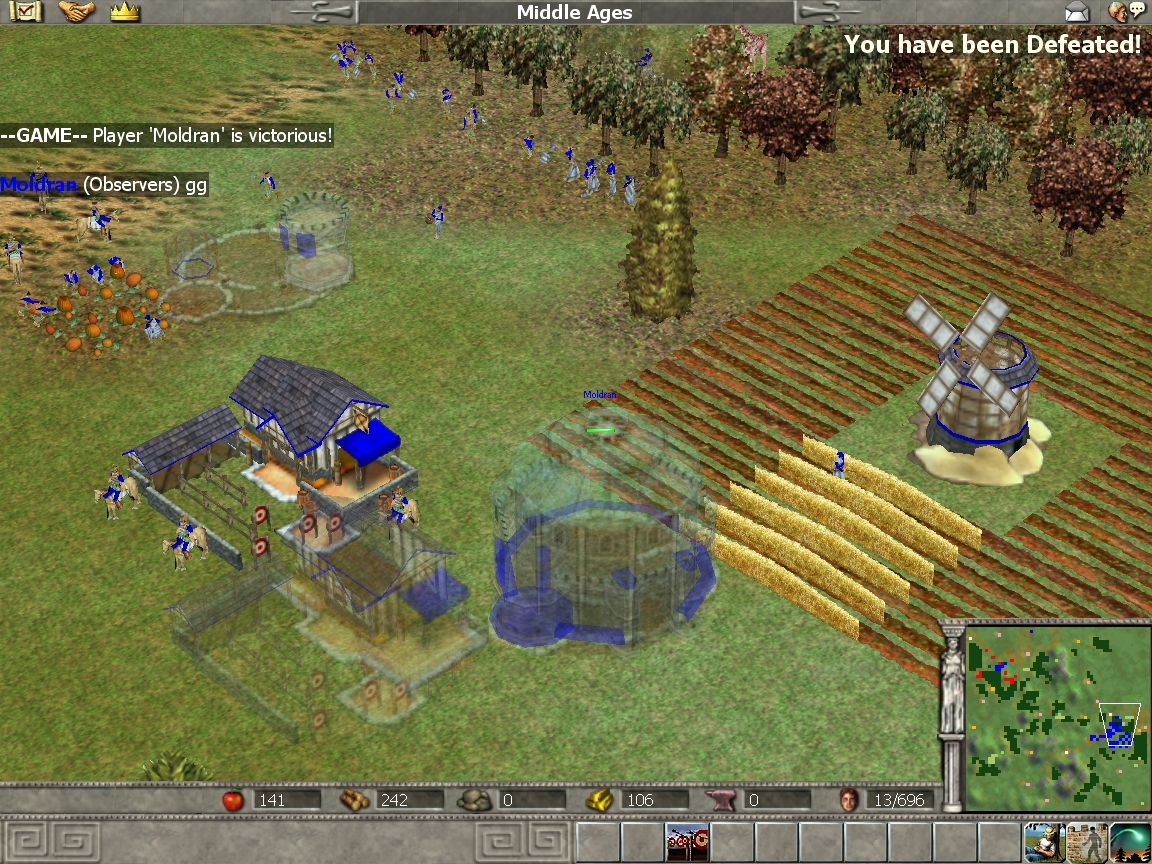Click the gold crown icon

124,12
